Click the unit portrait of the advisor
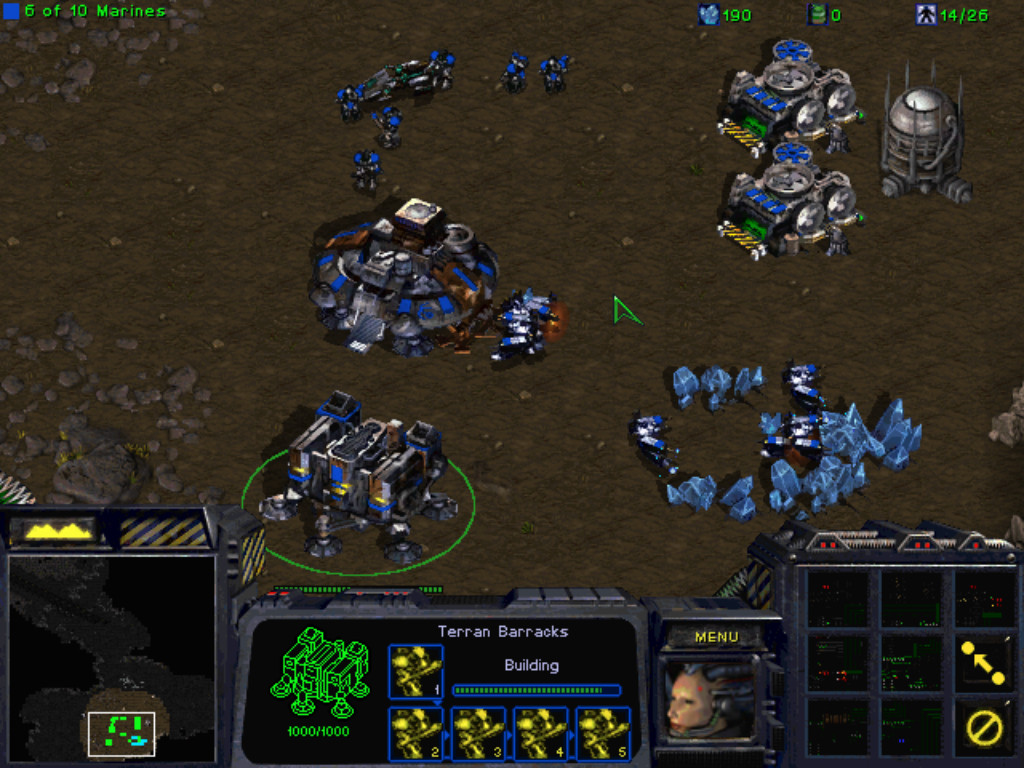The height and width of the screenshot is (768, 1024). click(x=709, y=700)
